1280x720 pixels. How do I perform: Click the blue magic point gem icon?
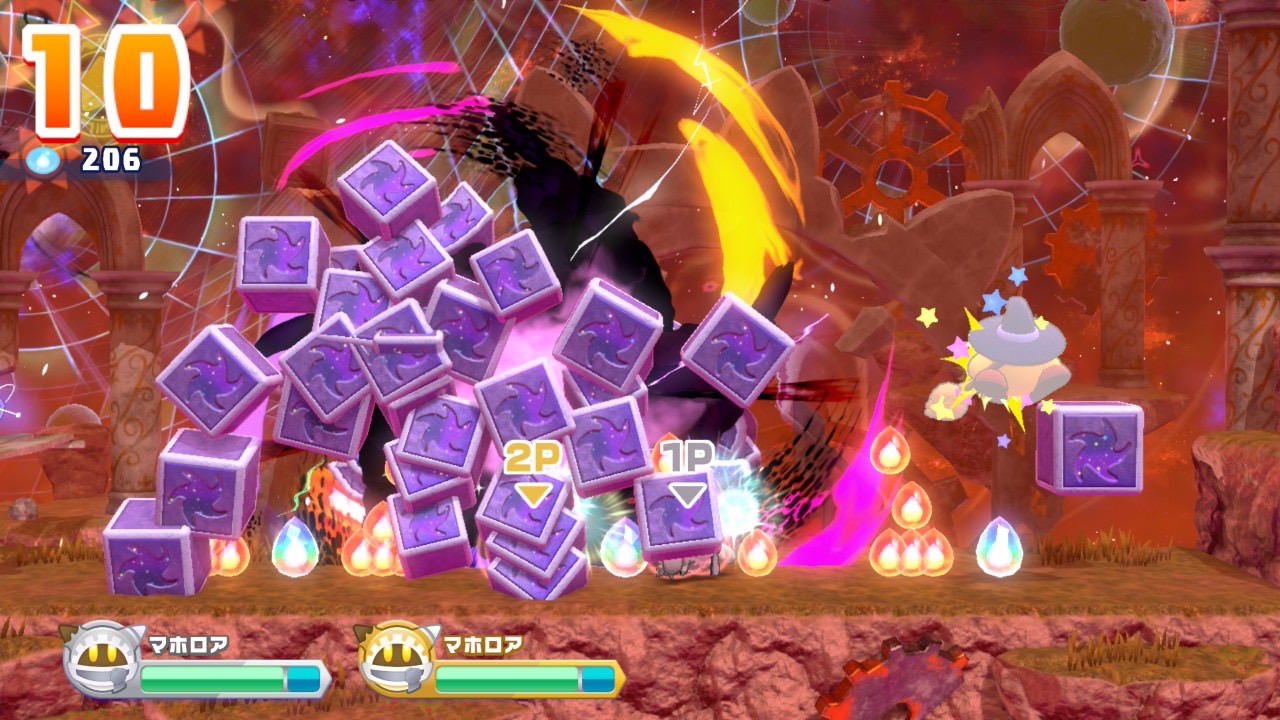click(46, 159)
